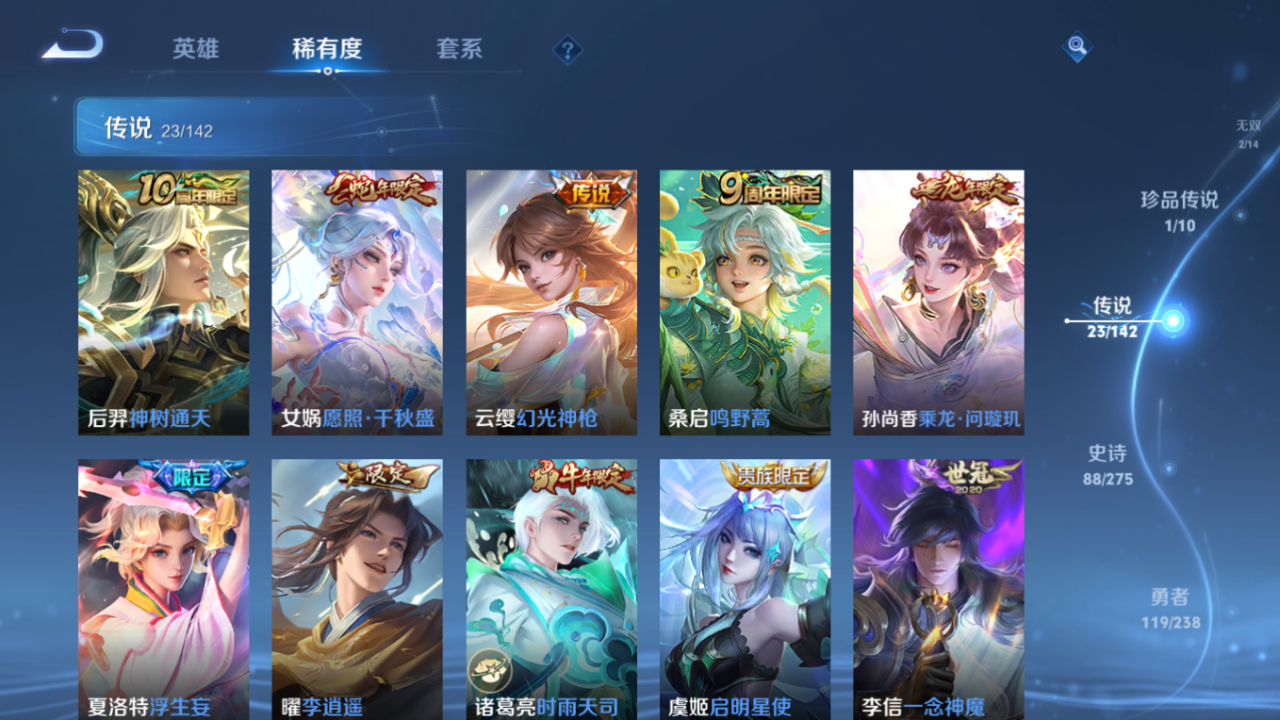Screen dimensions: 1280x720
Task: Open the search magnifier icon
Action: point(1078,46)
